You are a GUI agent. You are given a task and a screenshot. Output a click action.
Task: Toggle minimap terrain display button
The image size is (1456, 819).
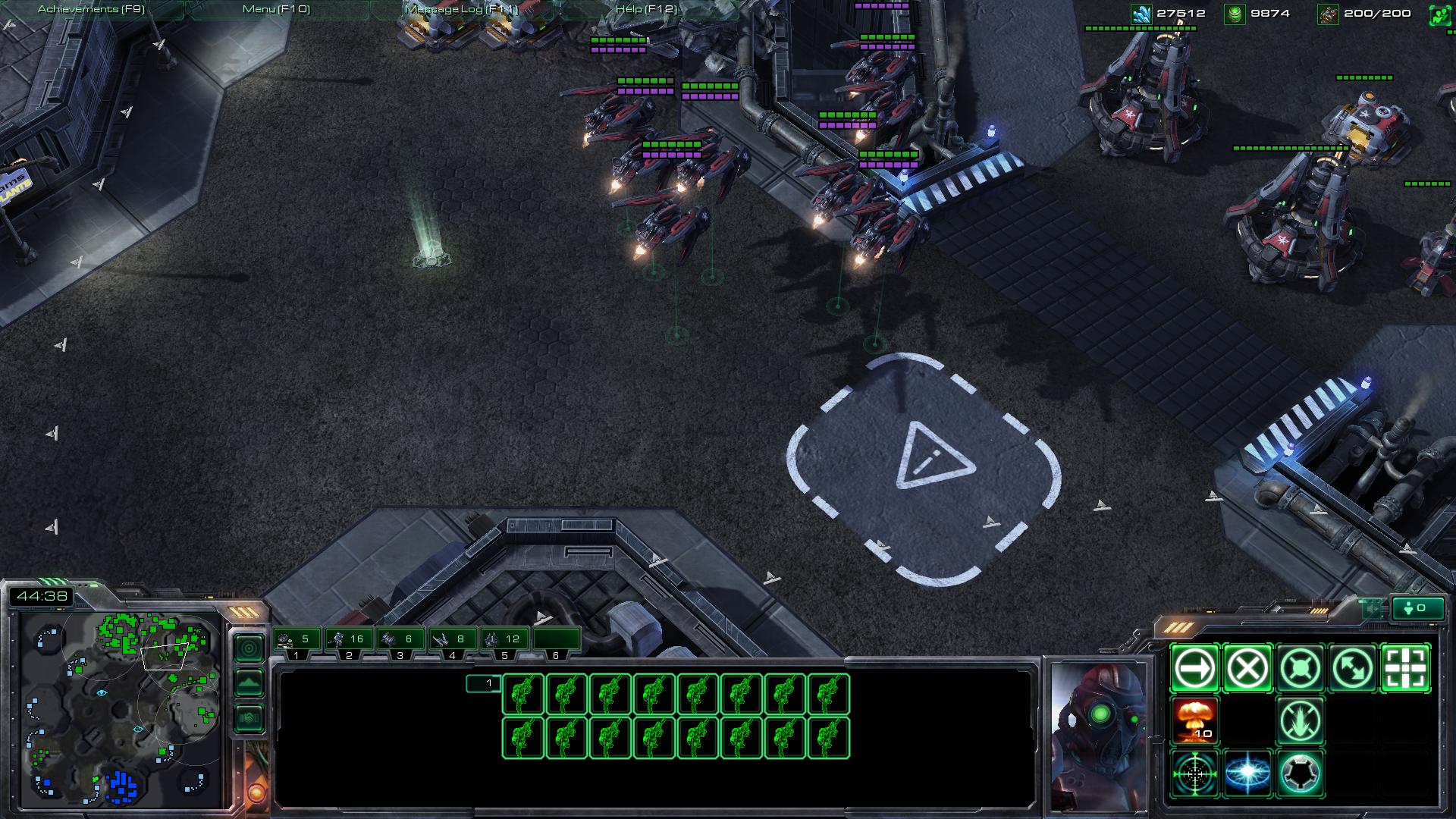click(x=249, y=683)
